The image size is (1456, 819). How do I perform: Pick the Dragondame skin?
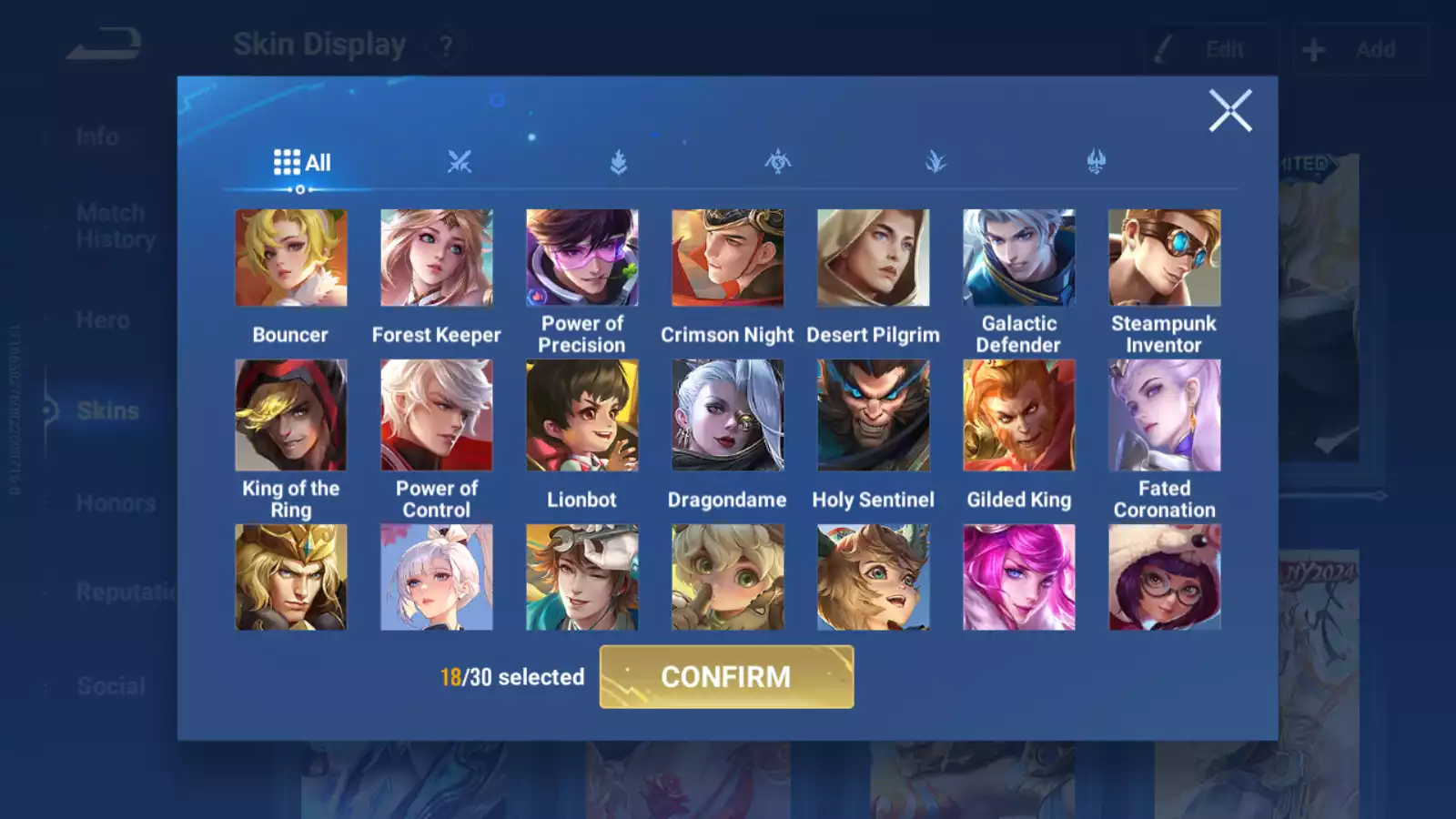(x=727, y=415)
